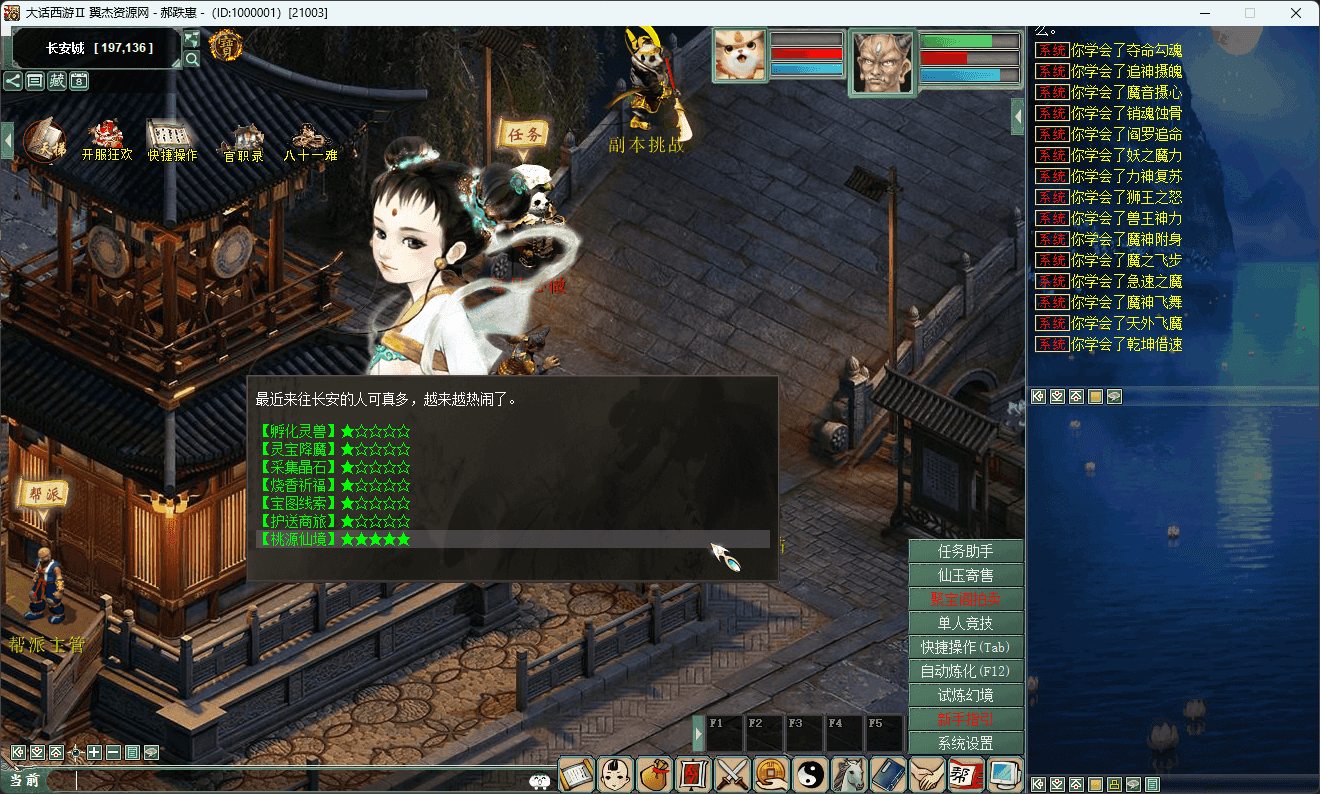Open 系统设置 system settings
Screen dimensions: 1320x794
point(965,743)
